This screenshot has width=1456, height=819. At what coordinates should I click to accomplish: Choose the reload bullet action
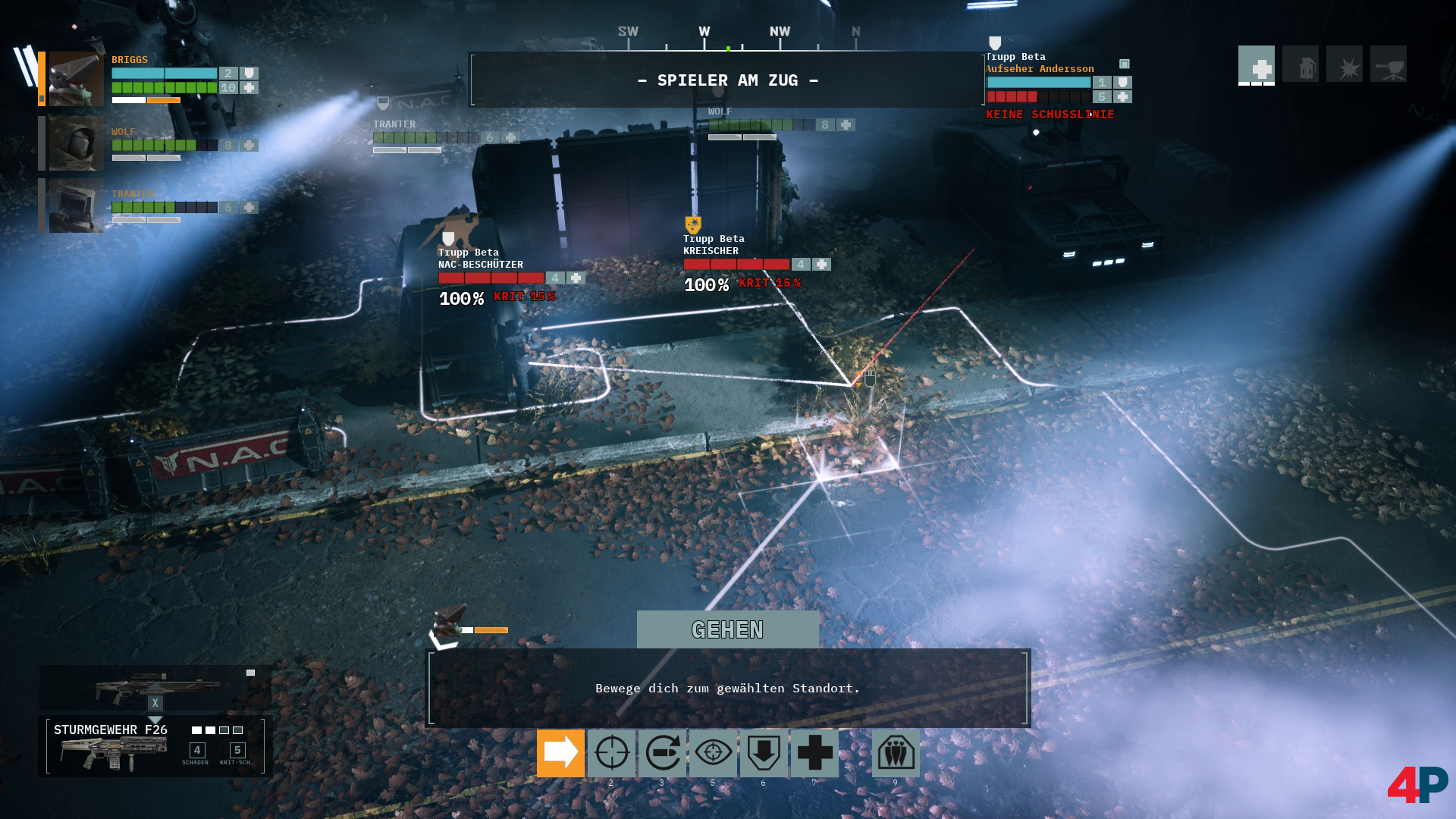click(662, 753)
